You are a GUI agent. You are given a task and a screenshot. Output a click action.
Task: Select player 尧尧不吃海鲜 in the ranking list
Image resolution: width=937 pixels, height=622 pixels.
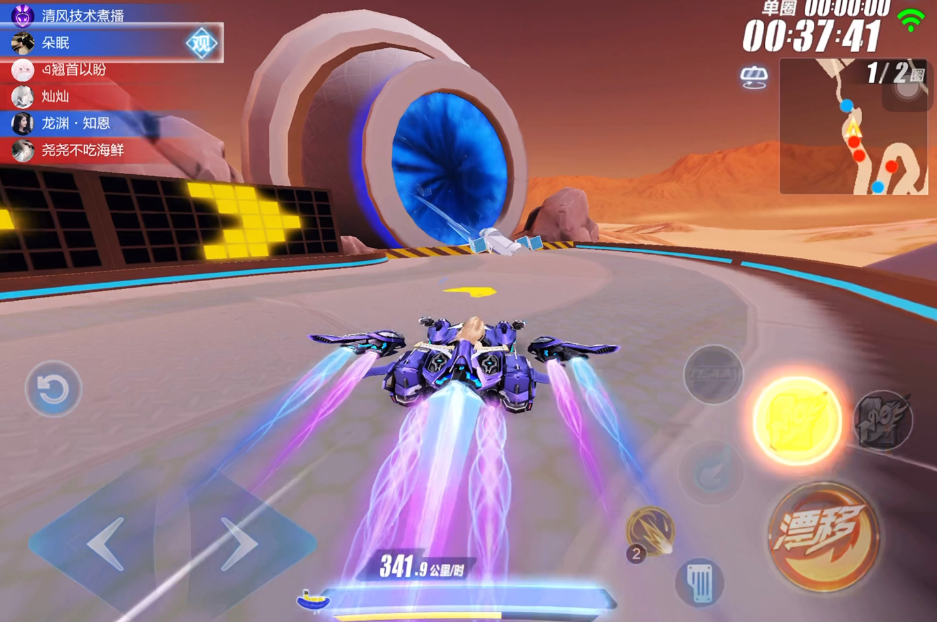pyautogui.click(x=82, y=151)
